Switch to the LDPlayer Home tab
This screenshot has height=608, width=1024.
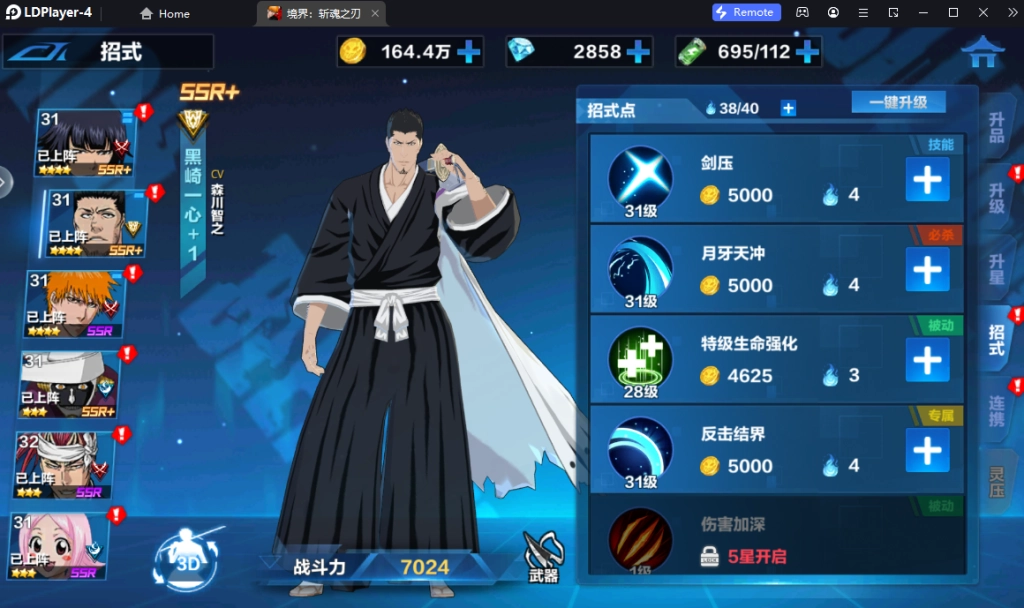pyautogui.click(x=165, y=13)
